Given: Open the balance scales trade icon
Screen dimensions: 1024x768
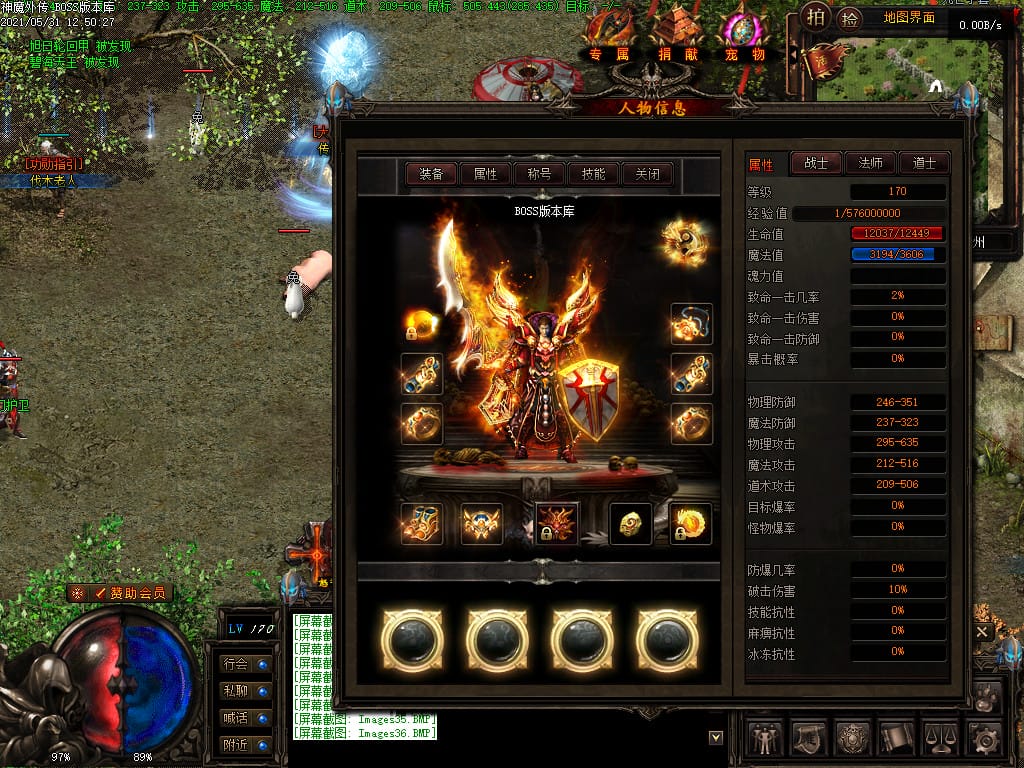Looking at the screenshot, I should (941, 739).
